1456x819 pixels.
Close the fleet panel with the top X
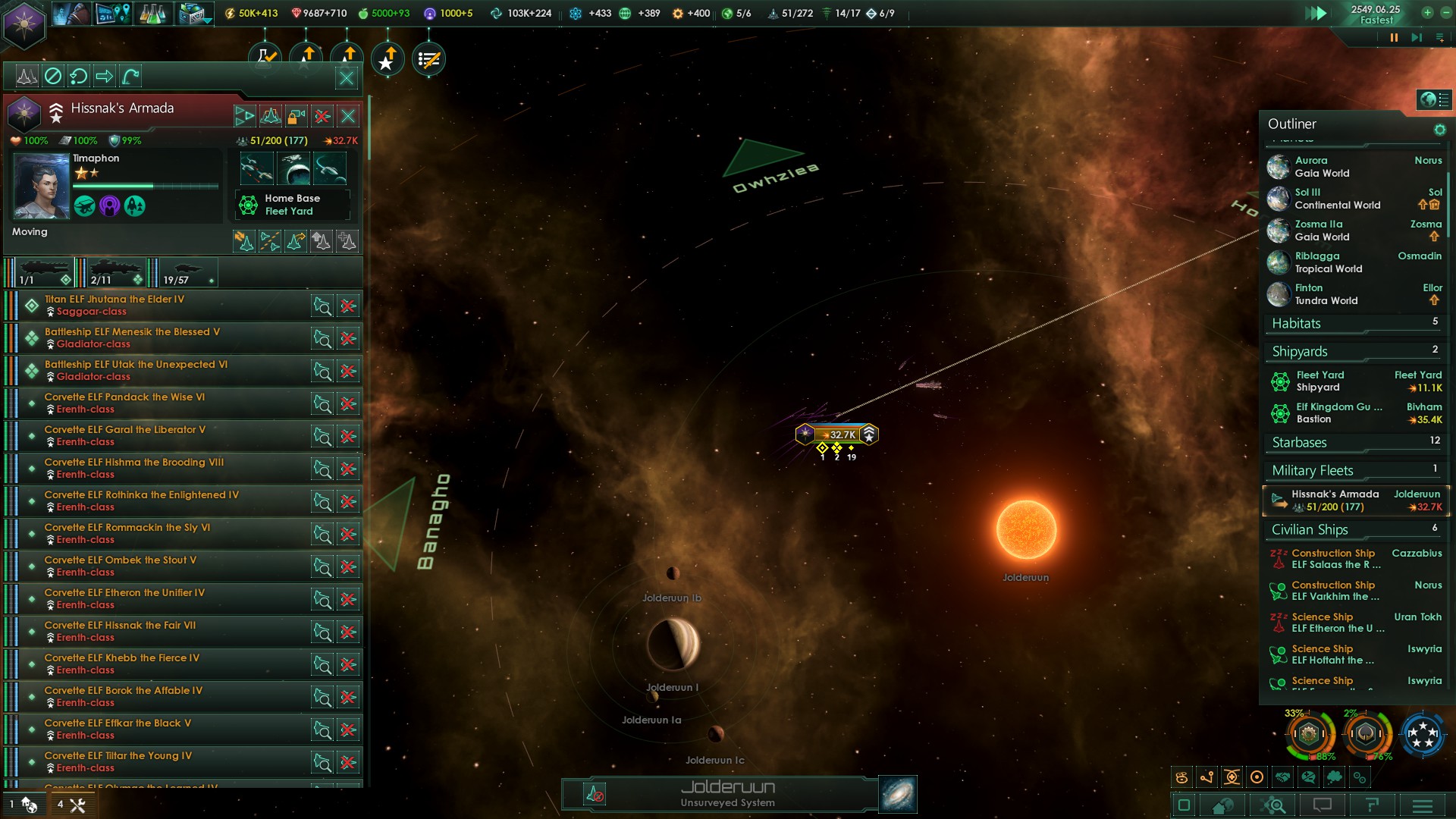(347, 77)
